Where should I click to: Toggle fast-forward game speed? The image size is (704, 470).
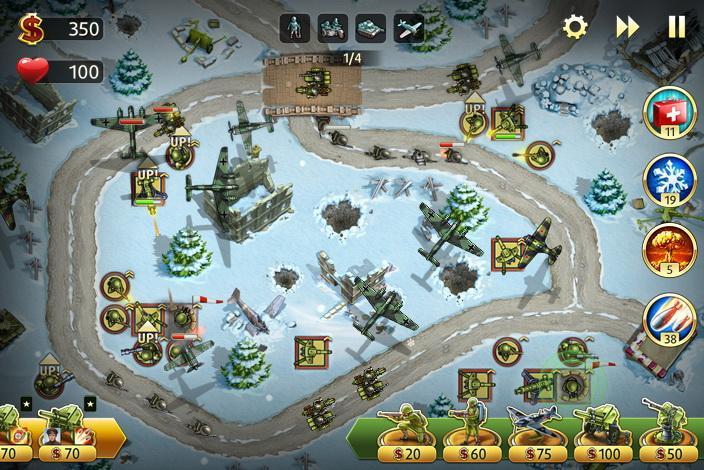point(627,27)
